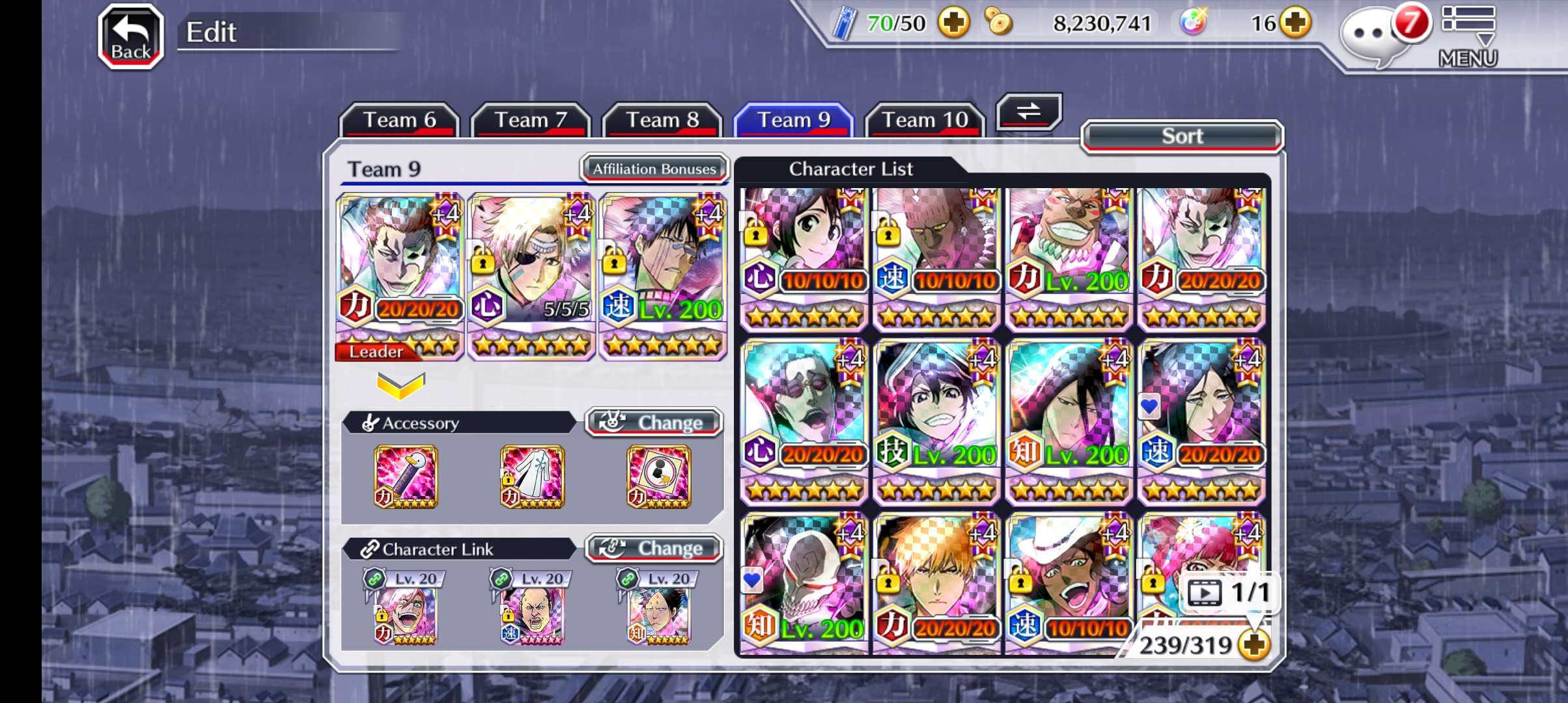Switch to the Team 10 tab
Viewport: 1568px width, 703px height.
925,120
